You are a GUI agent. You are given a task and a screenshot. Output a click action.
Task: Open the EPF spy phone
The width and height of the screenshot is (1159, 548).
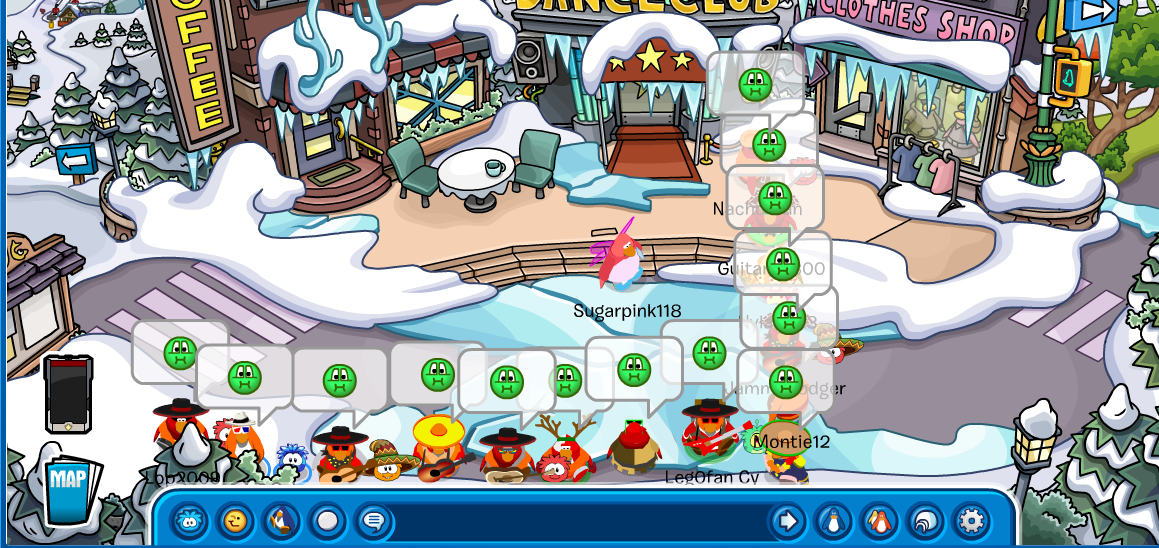click(x=68, y=395)
